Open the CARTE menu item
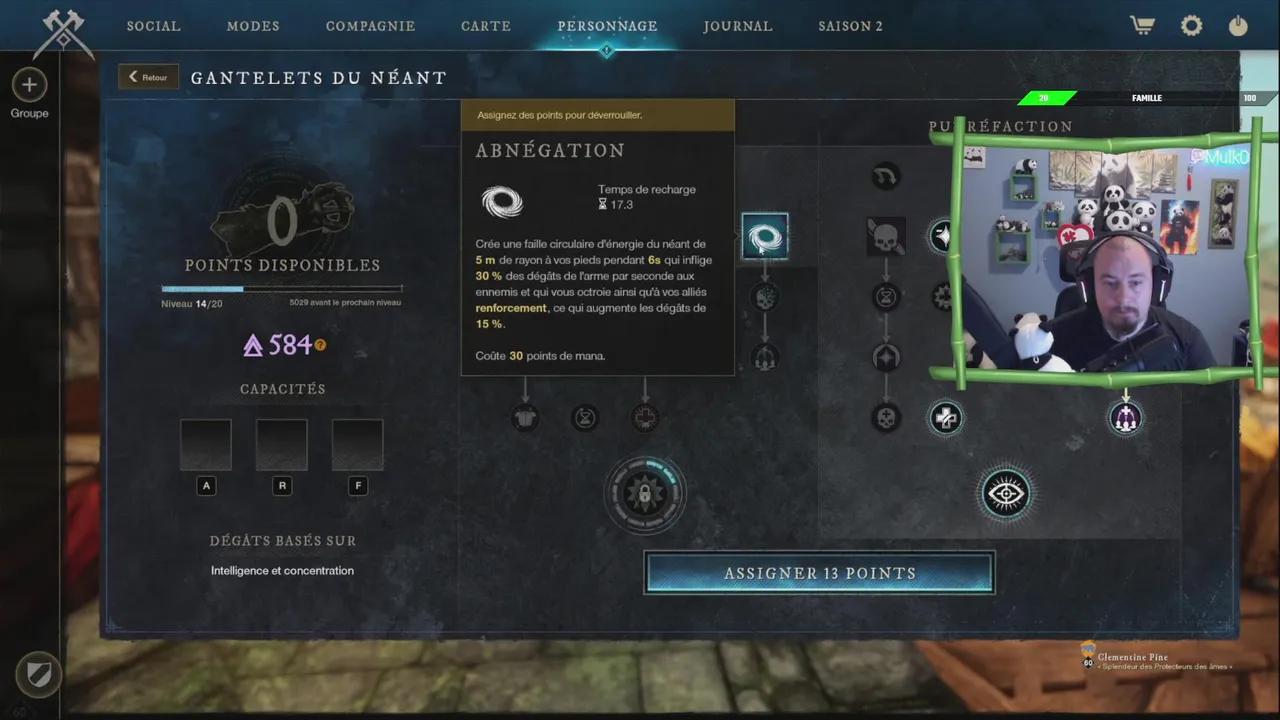 (486, 26)
